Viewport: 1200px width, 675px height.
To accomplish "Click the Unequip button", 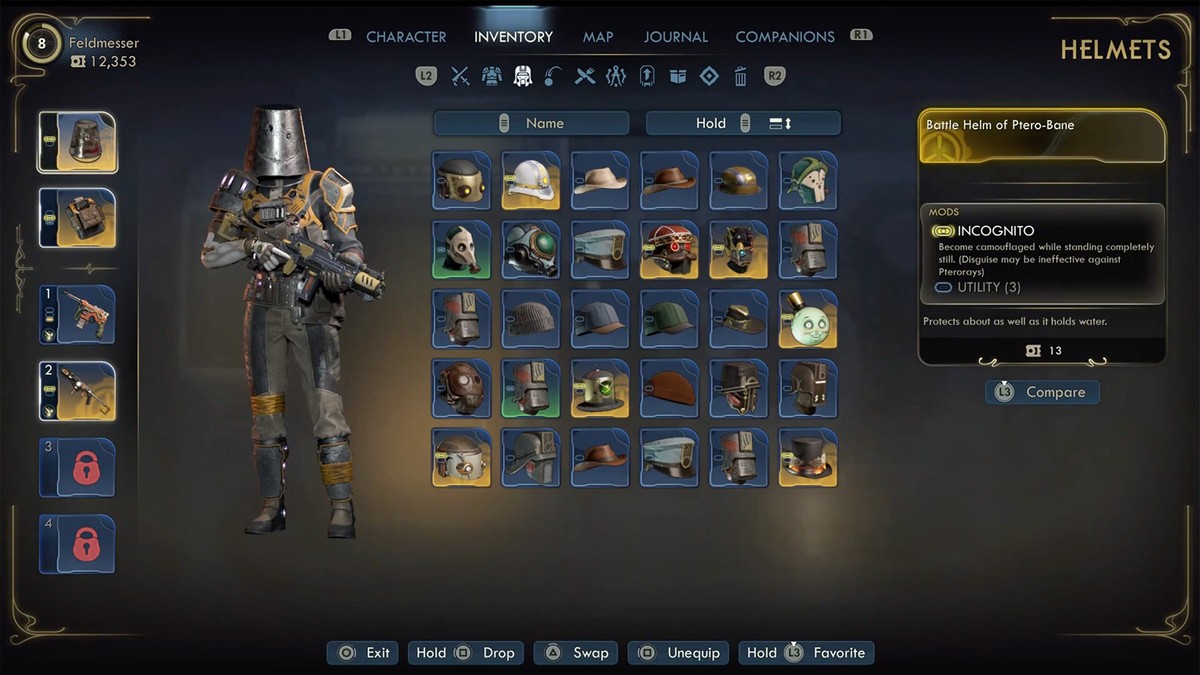I will (x=680, y=653).
